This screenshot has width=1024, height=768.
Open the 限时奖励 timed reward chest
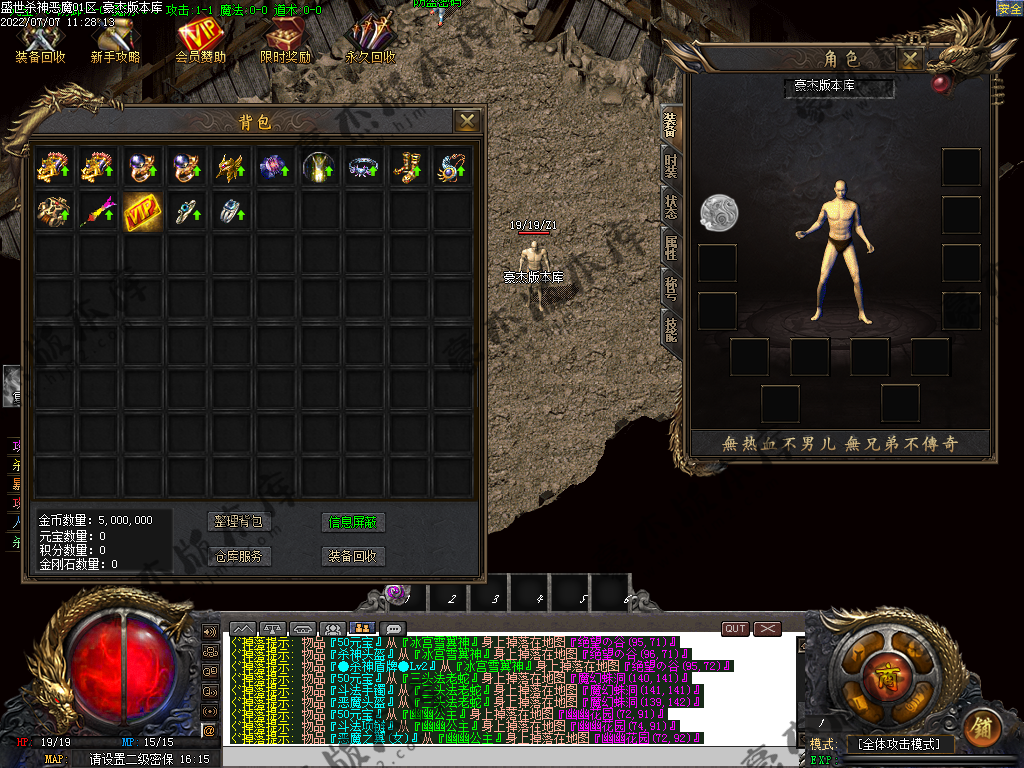(x=286, y=42)
